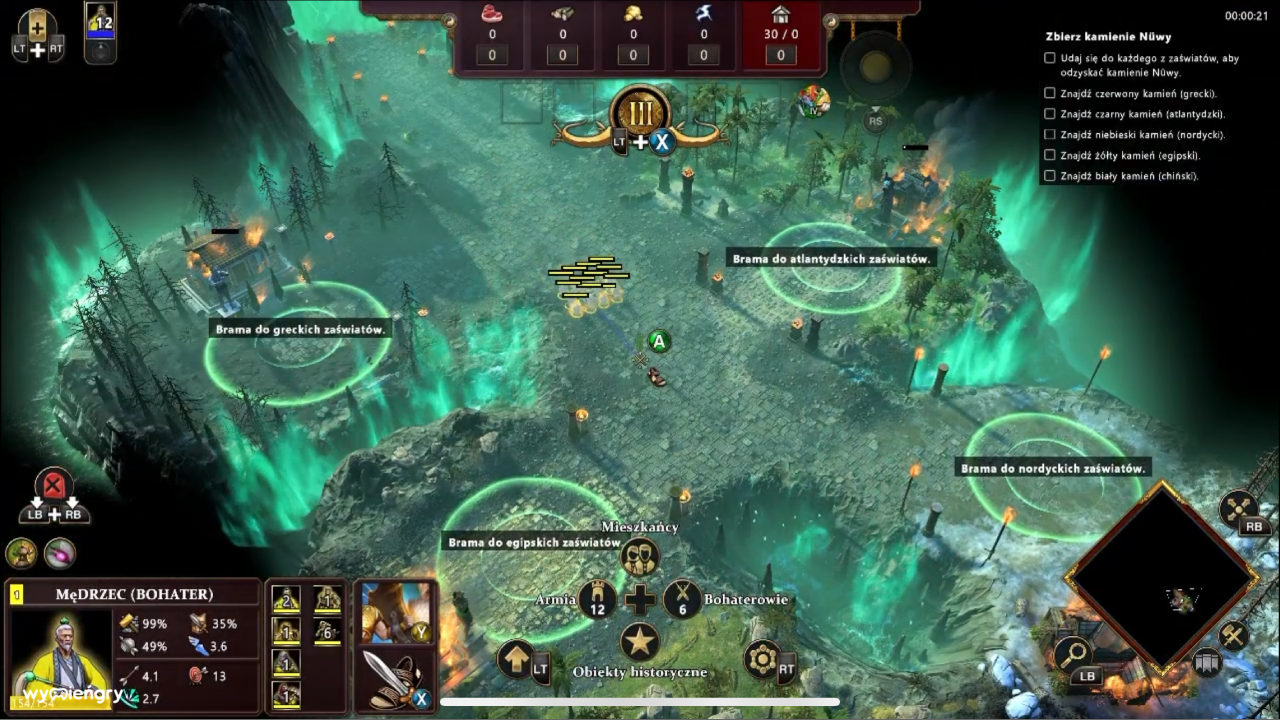Image resolution: width=1280 pixels, height=720 pixels.
Task: Click the food meat resource icon
Action: pos(491,15)
